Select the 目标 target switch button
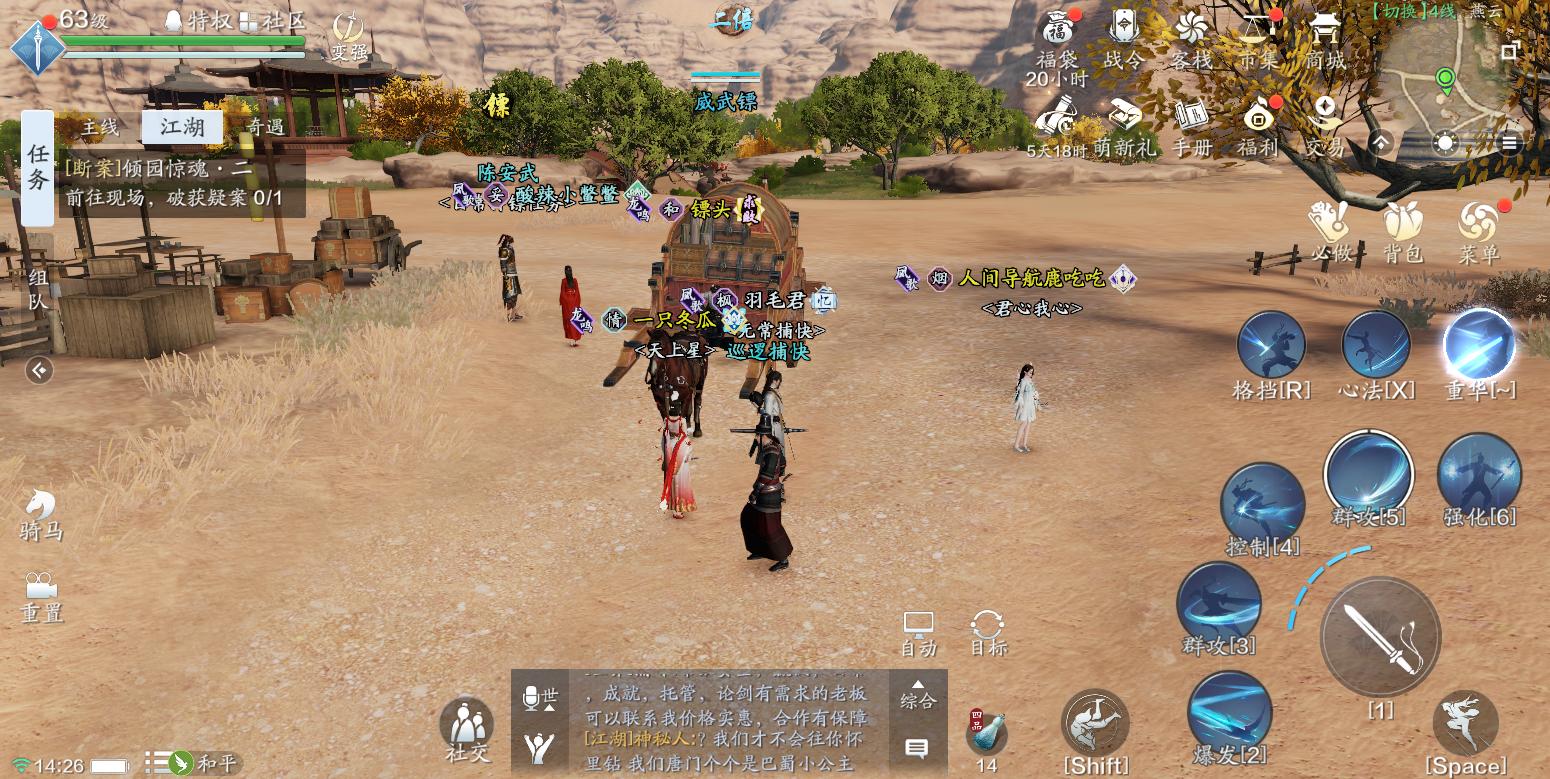This screenshot has width=1550, height=779. pos(988,632)
